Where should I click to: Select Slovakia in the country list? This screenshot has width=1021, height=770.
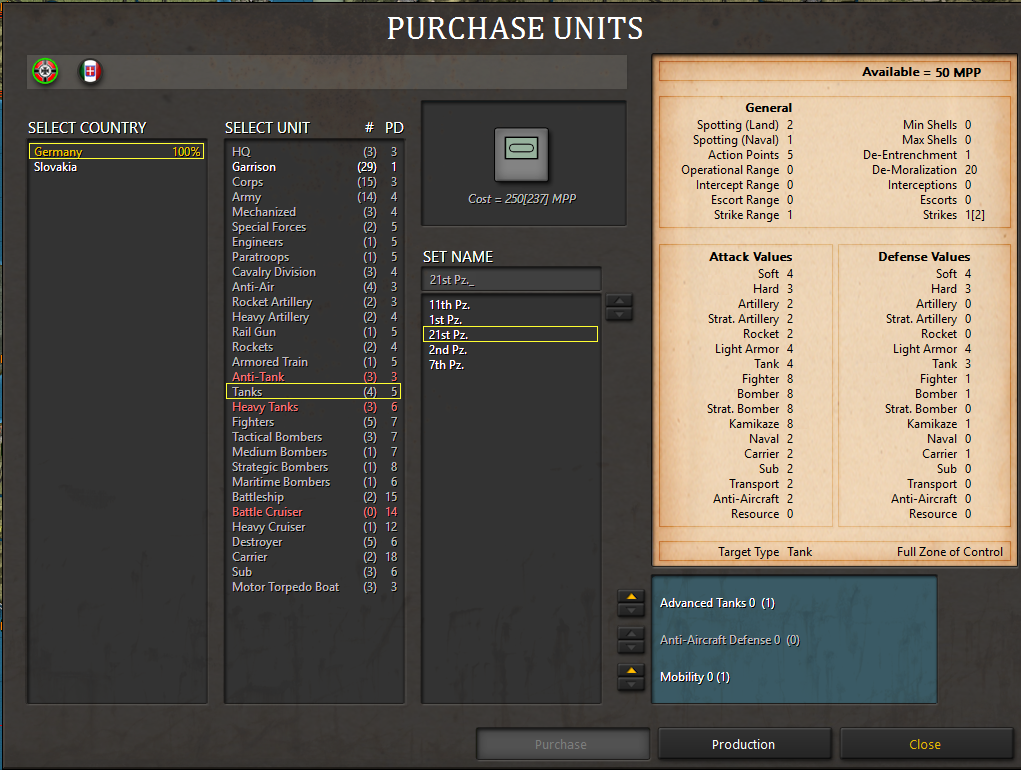[56, 167]
